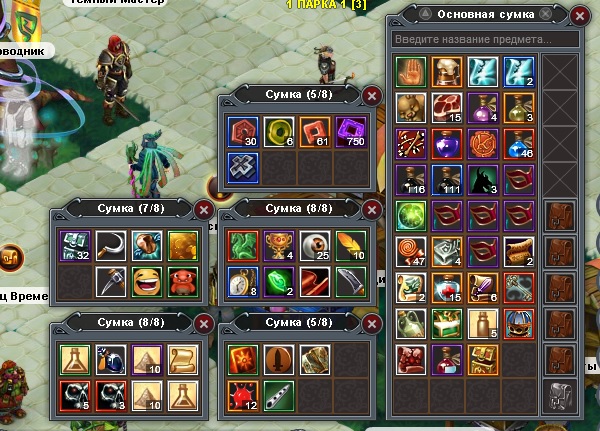Viewport: 600px width, 431px height.
Task: Close the Основная сумка main bag window
Action: point(581,14)
